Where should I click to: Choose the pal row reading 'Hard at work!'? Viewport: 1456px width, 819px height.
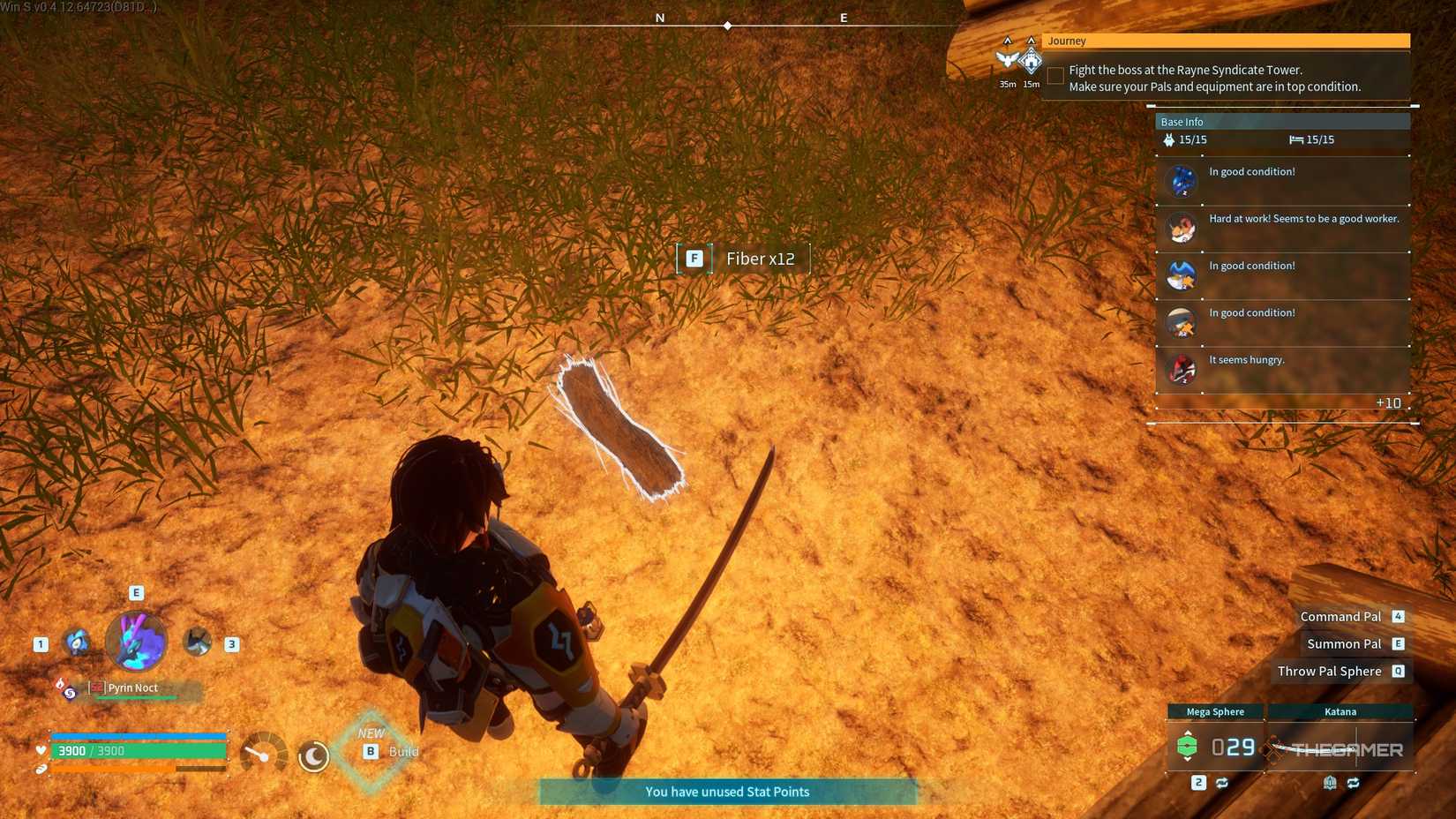[1282, 229]
